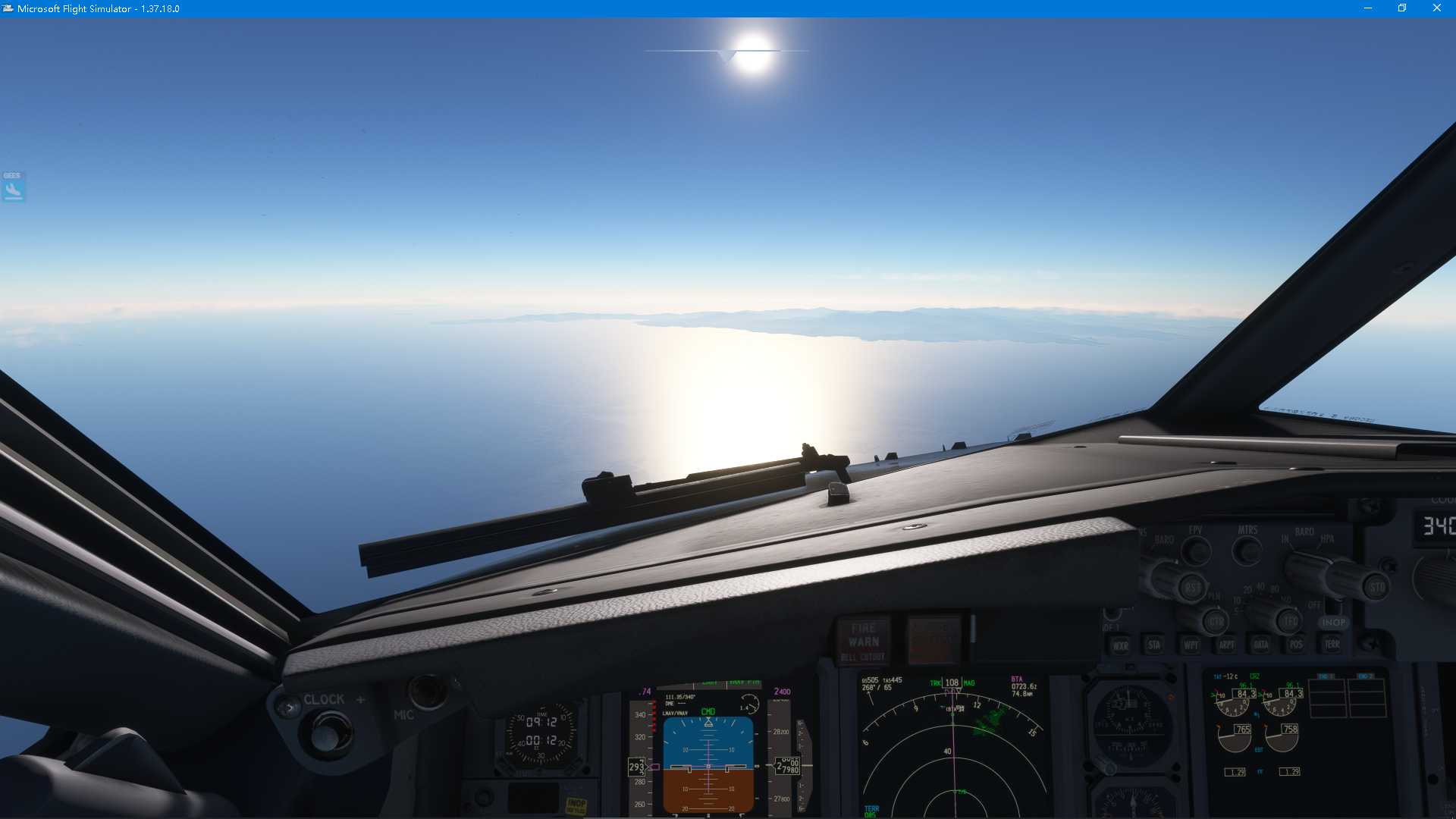Screen dimensions: 1456x819
Task: Select the DATA display button
Action: pyautogui.click(x=1260, y=645)
